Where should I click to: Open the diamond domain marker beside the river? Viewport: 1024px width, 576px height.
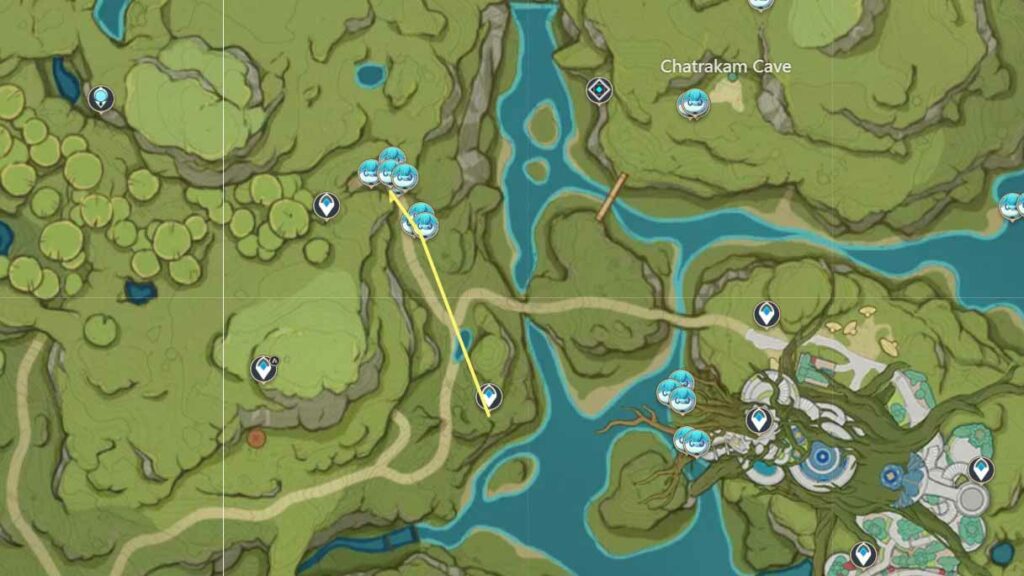599,91
